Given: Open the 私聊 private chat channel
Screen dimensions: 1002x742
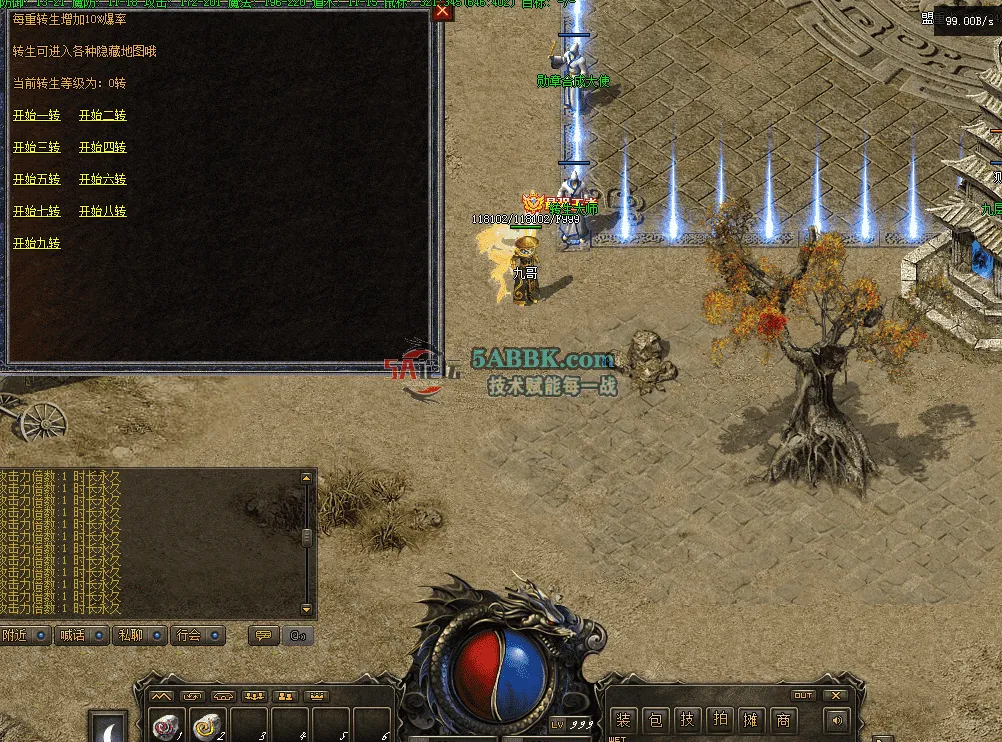Looking at the screenshot, I should click(141, 635).
